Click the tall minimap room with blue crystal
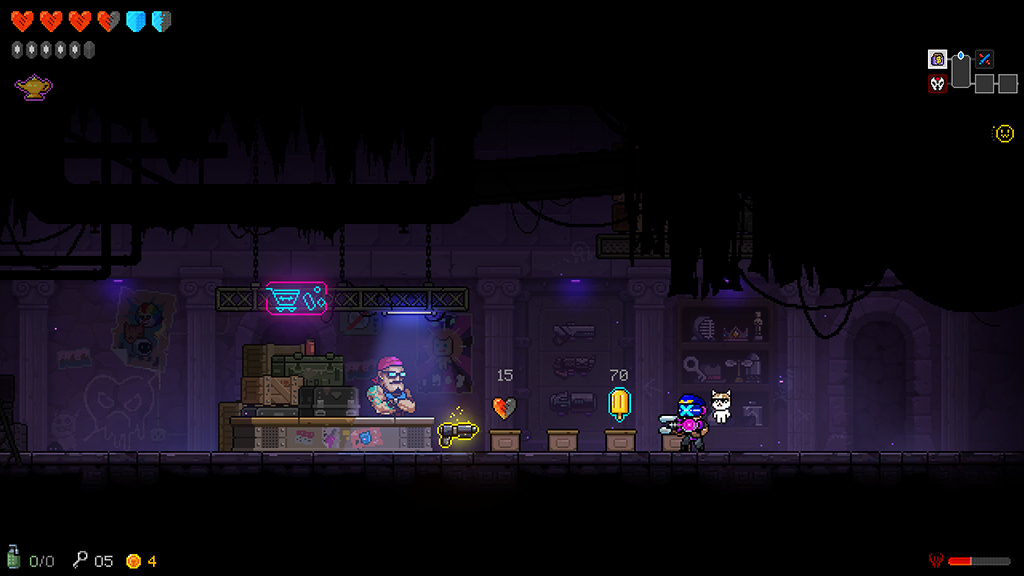The image size is (1024, 576). [x=961, y=70]
